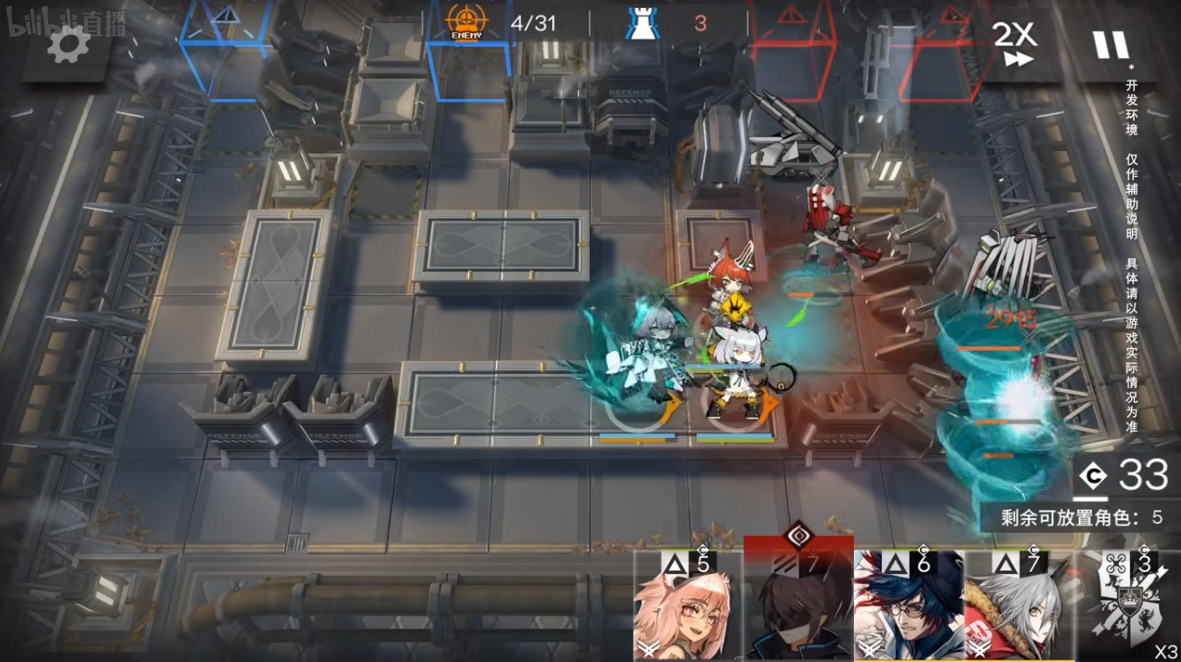The width and height of the screenshot is (1181, 662).
Task: Toggle the 2X game speed
Action: tap(1013, 44)
